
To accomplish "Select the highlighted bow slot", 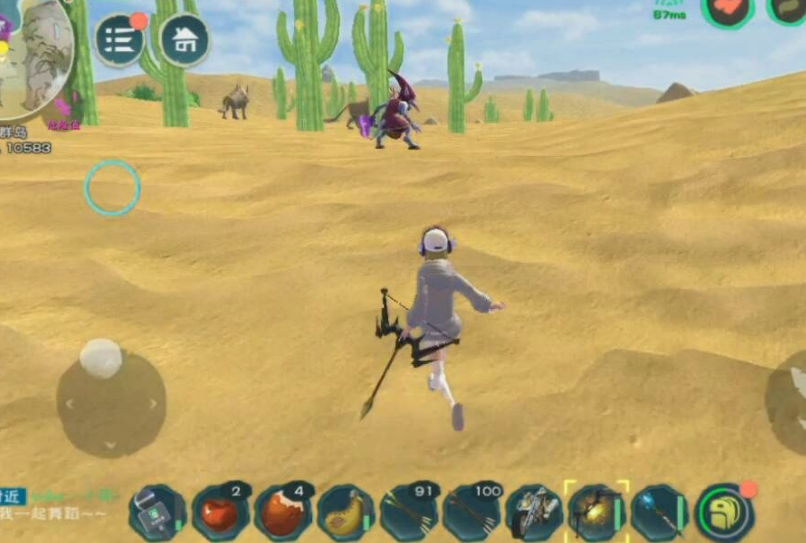I will click(597, 511).
